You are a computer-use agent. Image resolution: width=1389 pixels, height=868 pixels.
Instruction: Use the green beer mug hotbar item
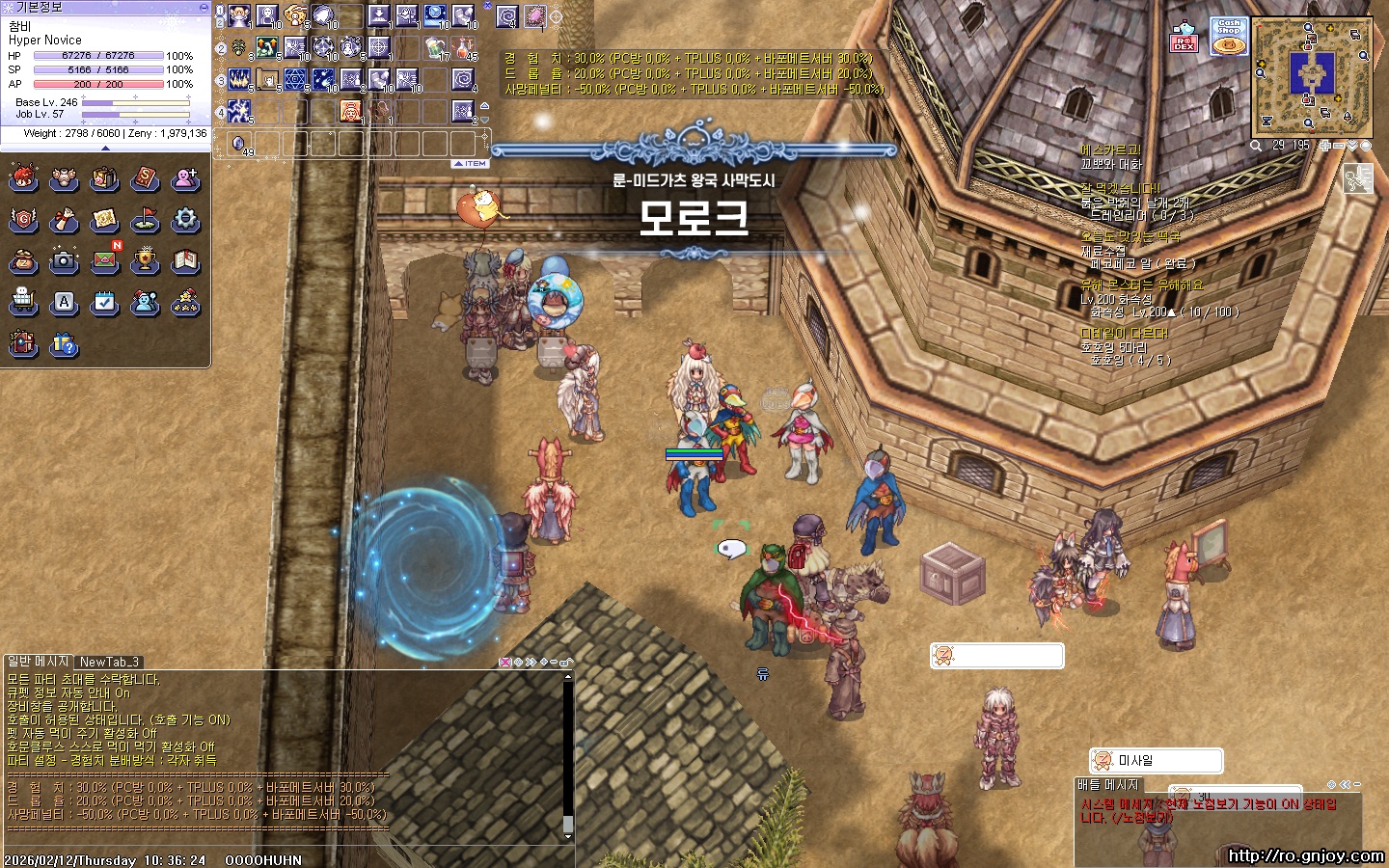[436, 46]
